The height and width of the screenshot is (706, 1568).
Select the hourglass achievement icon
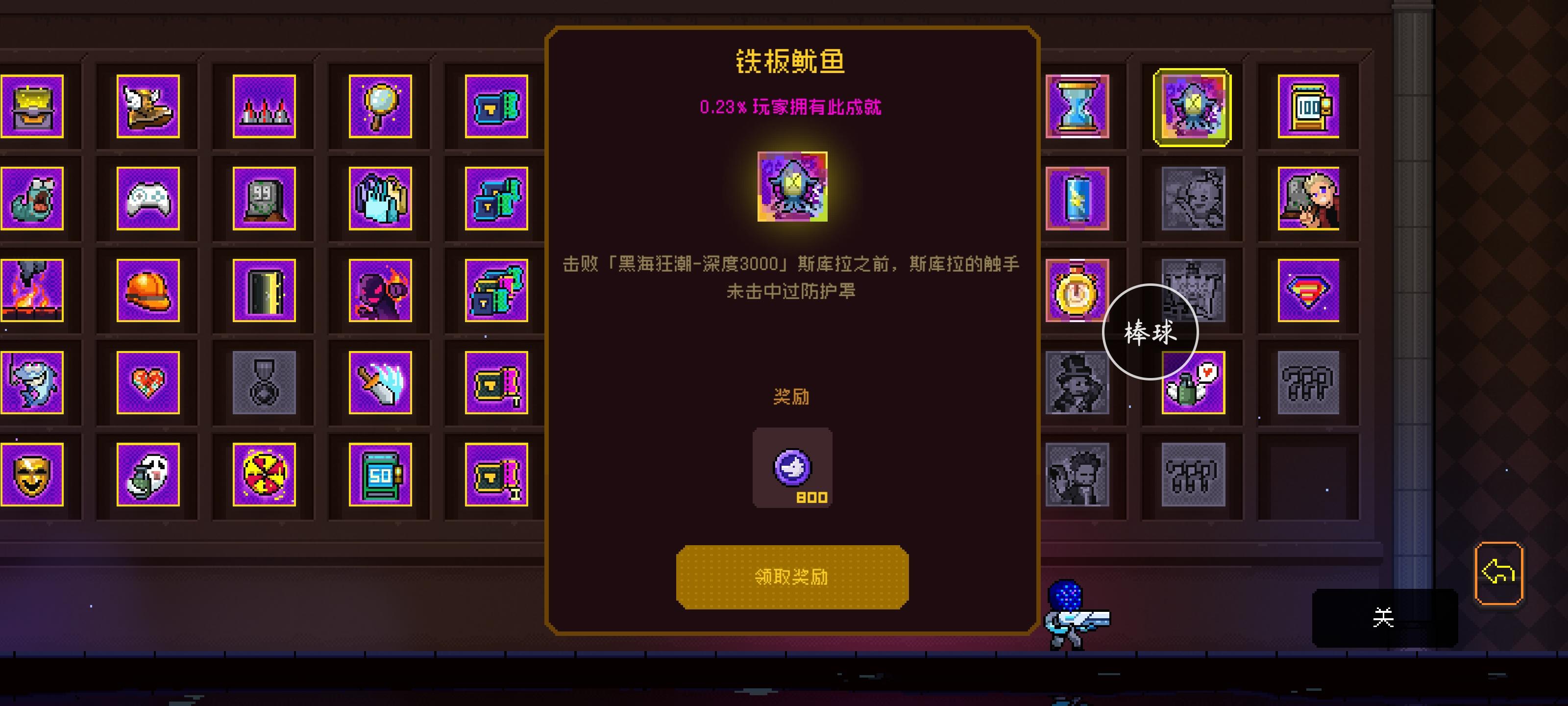[x=1077, y=106]
